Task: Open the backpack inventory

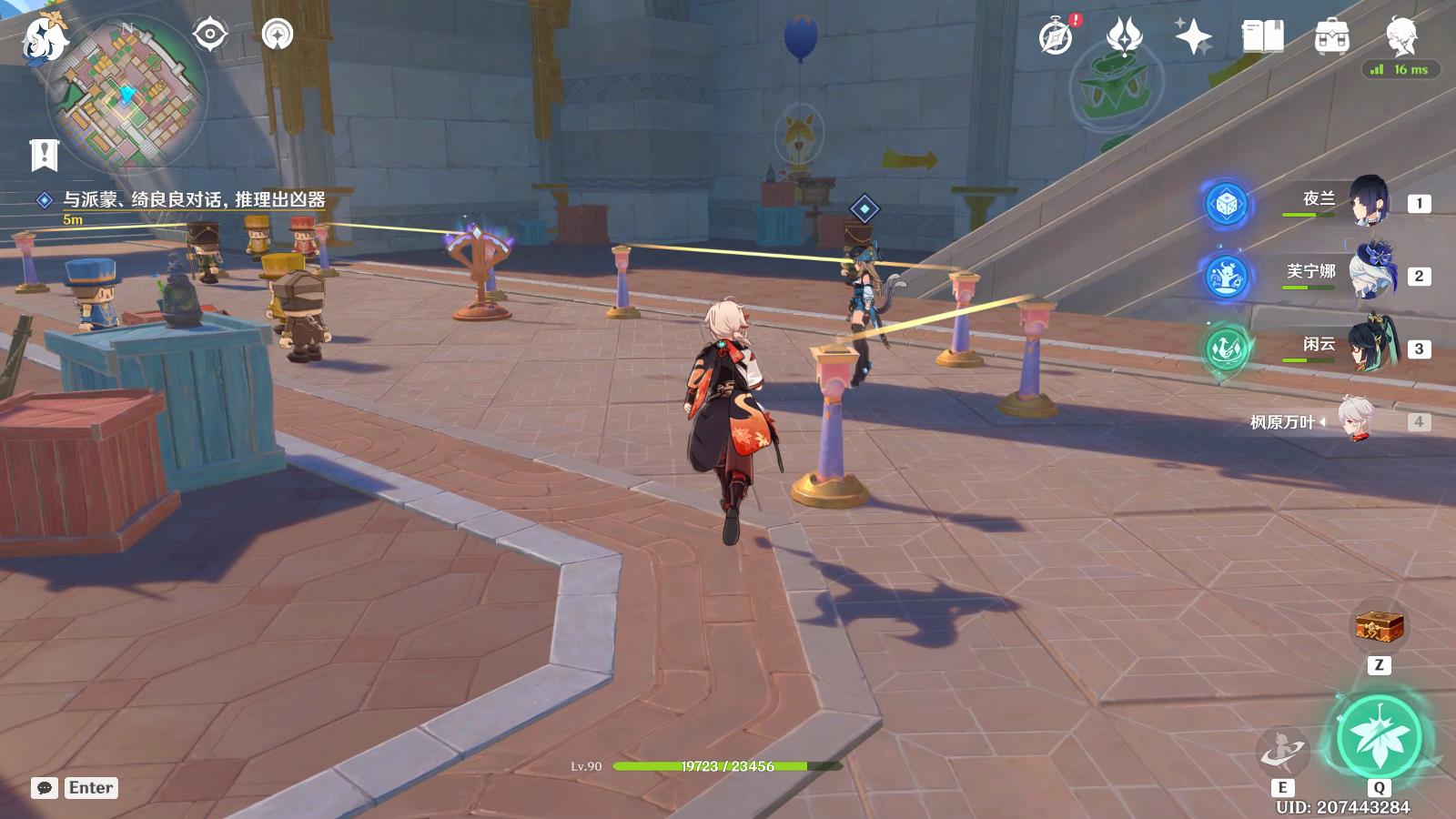Action: pyautogui.click(x=1331, y=37)
